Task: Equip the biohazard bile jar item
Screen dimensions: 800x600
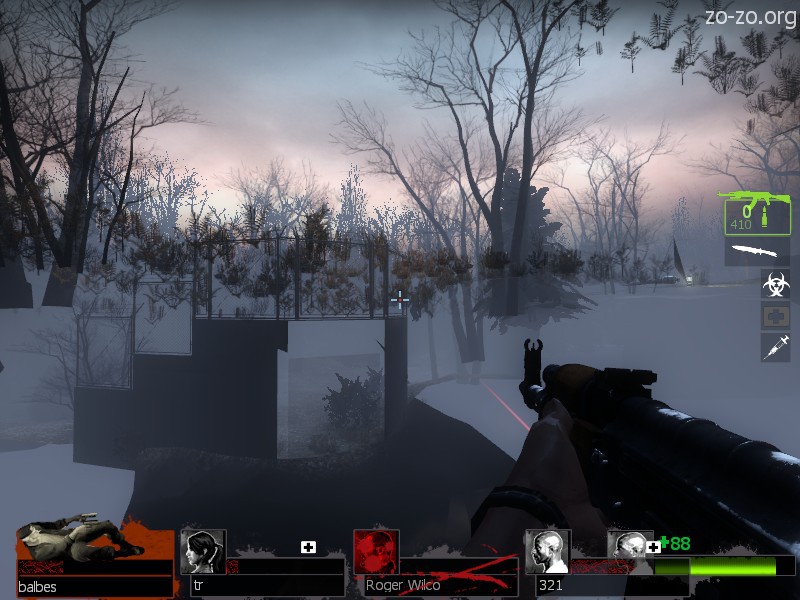Action: [x=775, y=284]
